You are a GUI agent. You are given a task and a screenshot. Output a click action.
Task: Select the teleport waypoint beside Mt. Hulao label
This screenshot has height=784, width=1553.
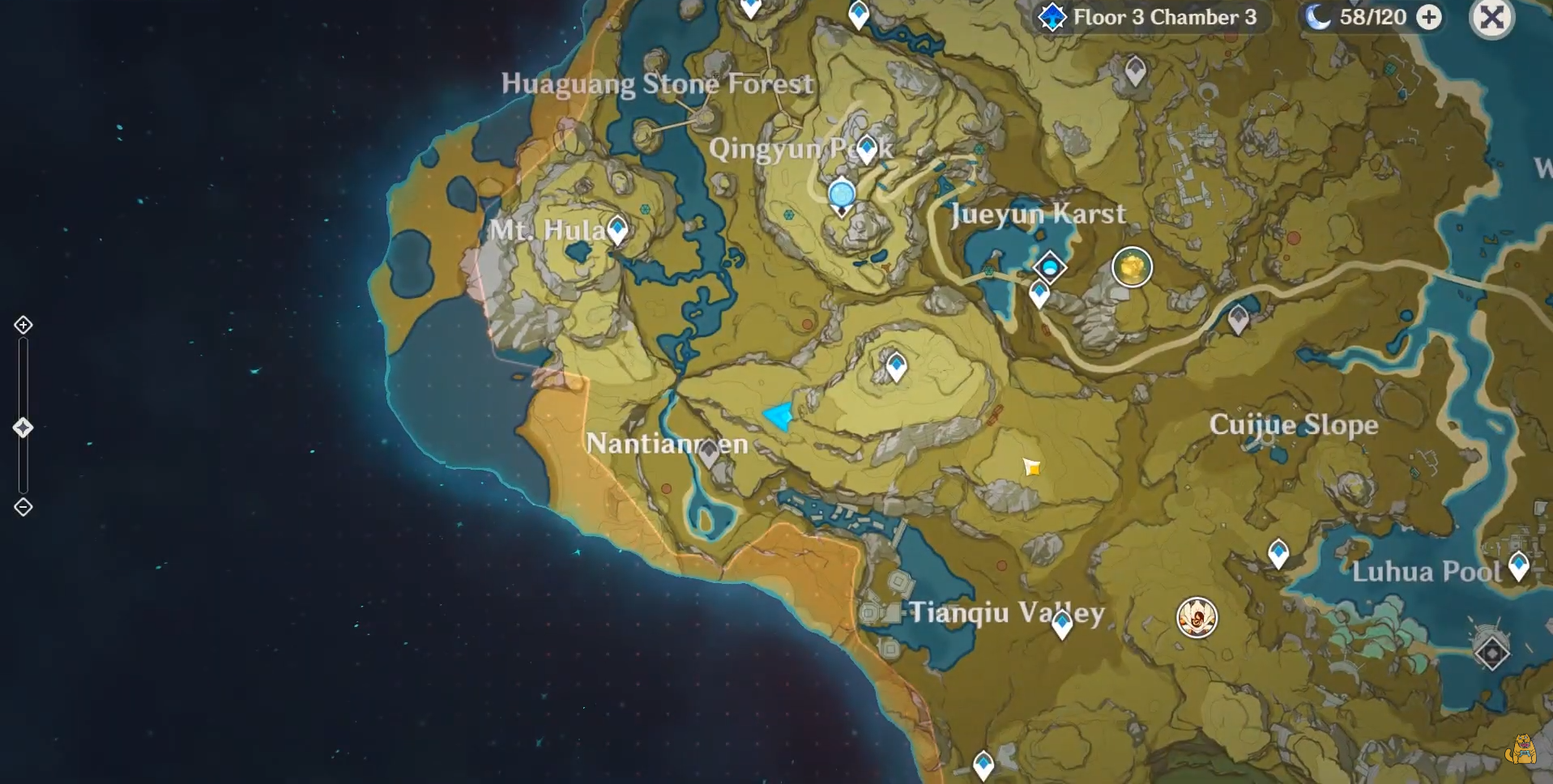(x=617, y=230)
